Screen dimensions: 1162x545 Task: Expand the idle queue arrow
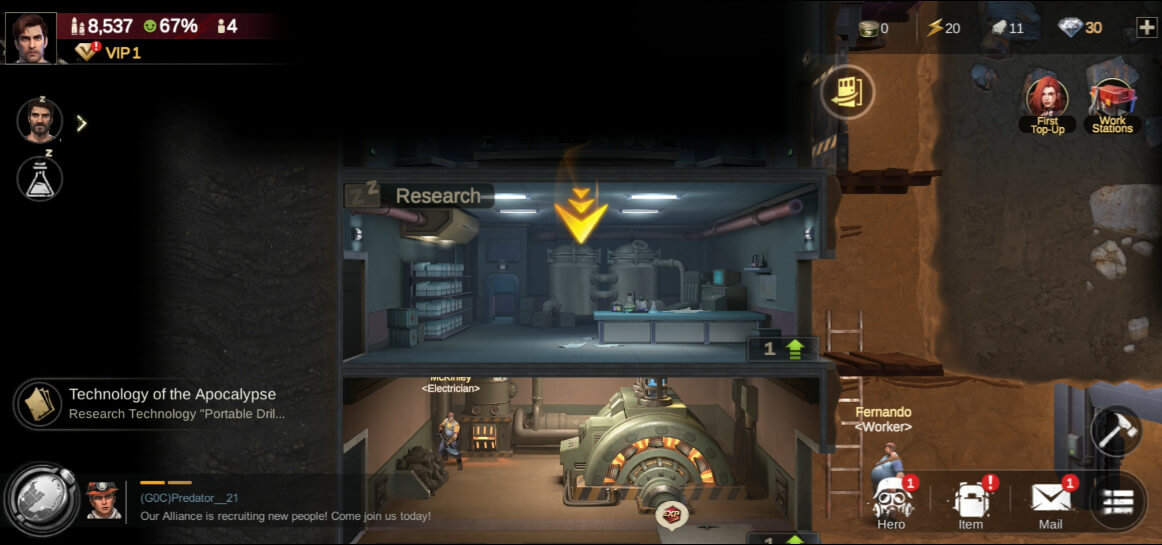point(82,123)
